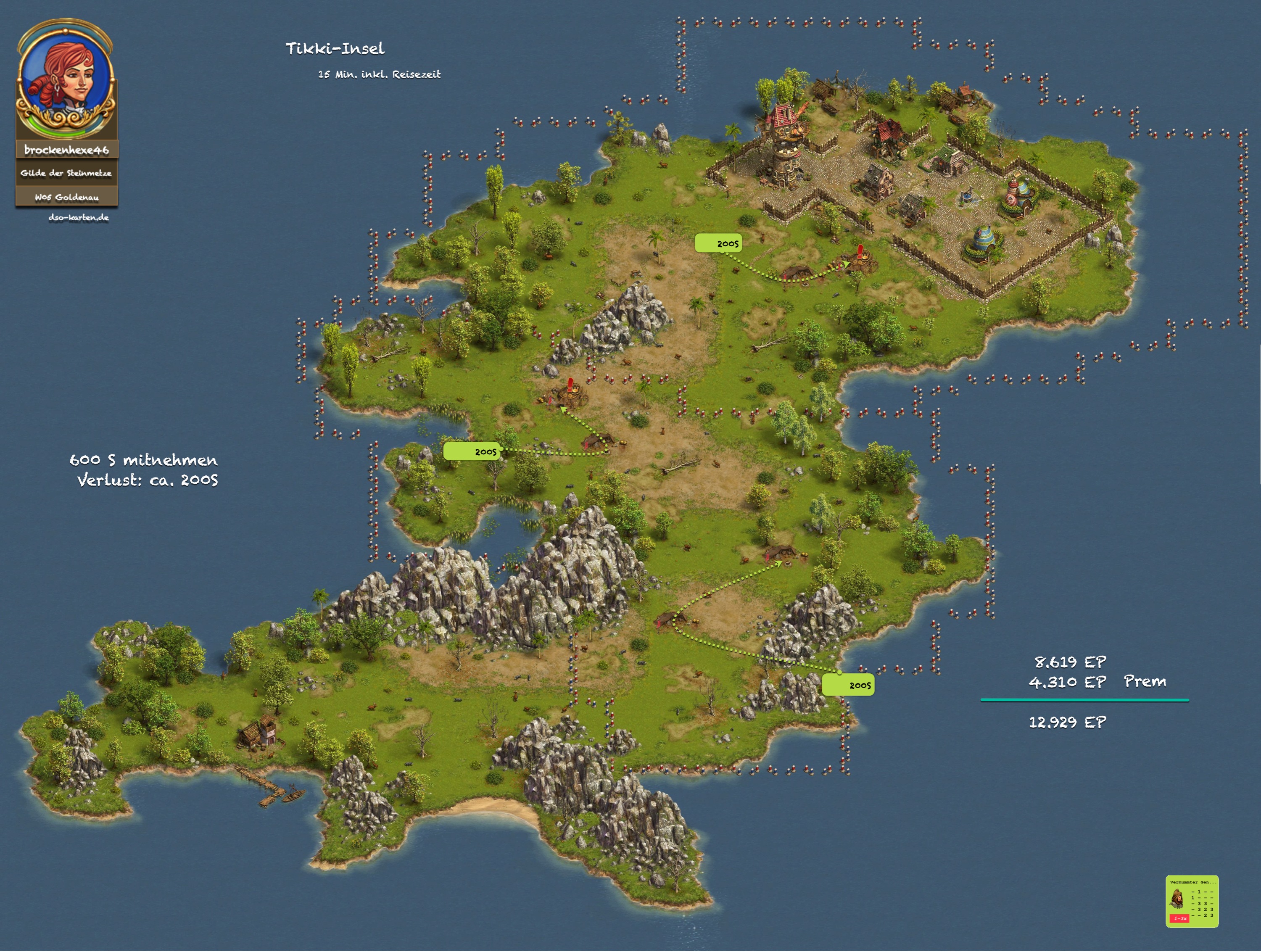The image size is (1261, 952).
Task: Open the Gilde der Steinmetze guild plate
Action: (x=66, y=173)
